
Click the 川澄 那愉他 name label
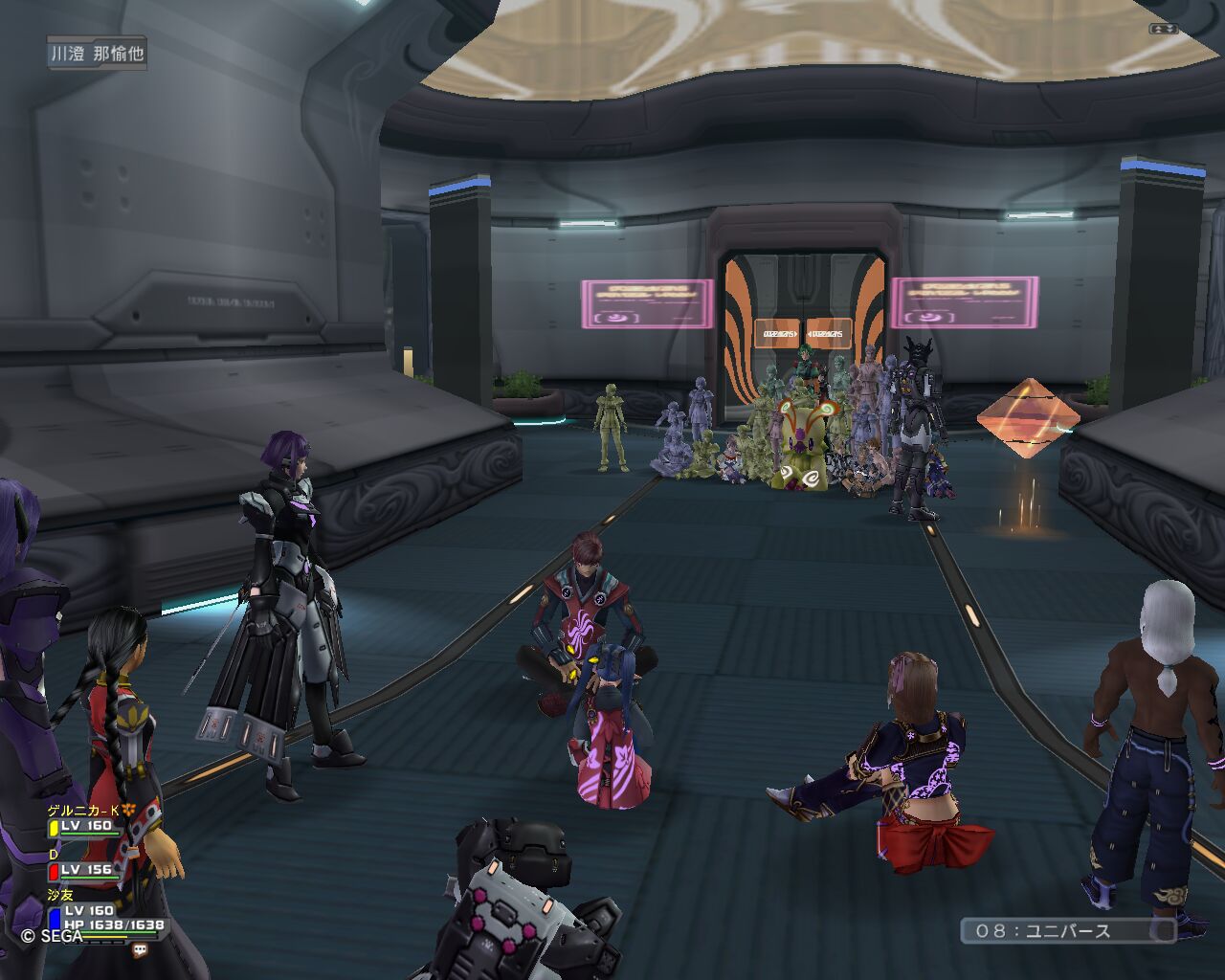[x=98, y=54]
